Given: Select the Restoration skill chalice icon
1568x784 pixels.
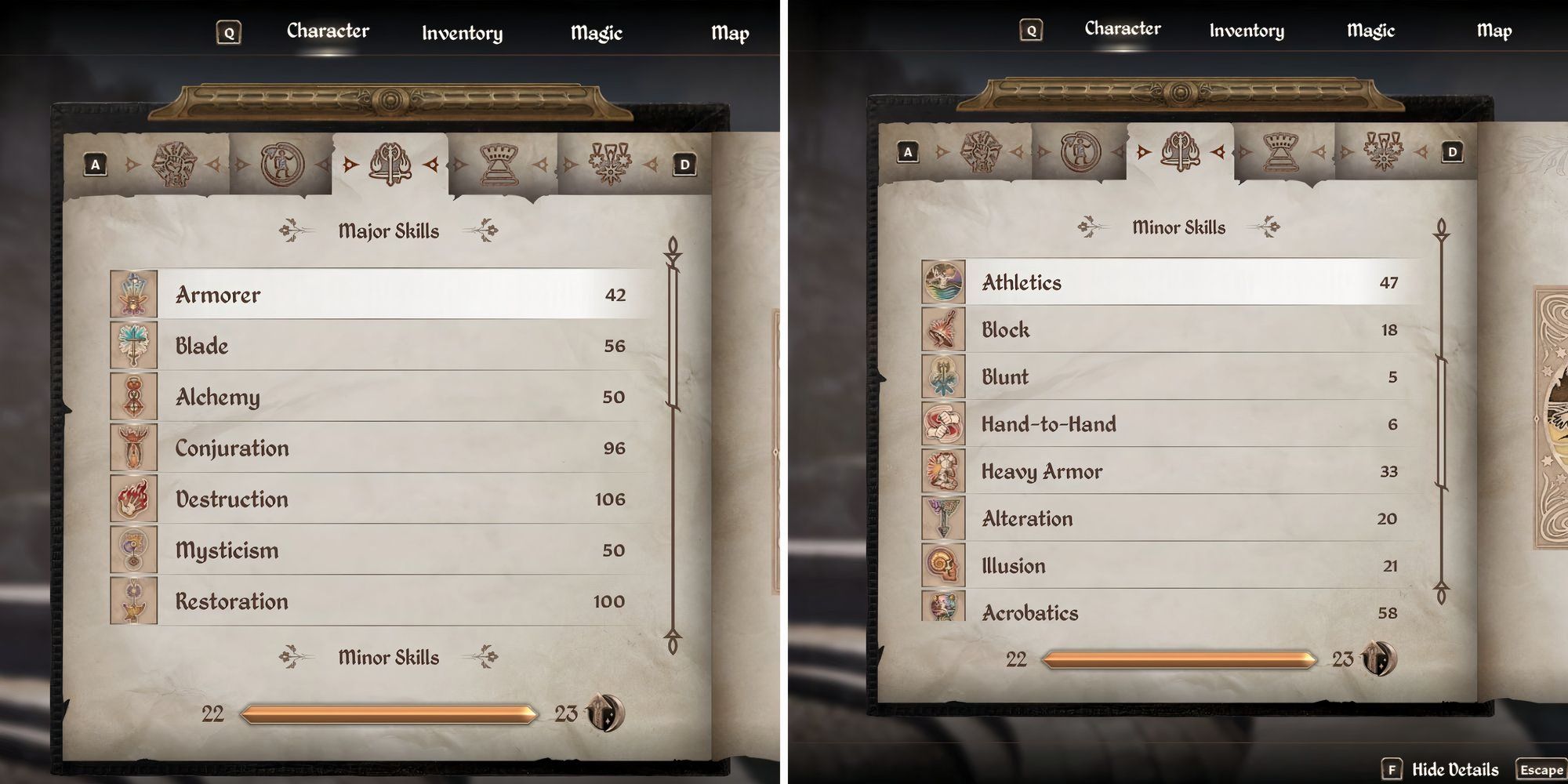Looking at the screenshot, I should point(134,601).
